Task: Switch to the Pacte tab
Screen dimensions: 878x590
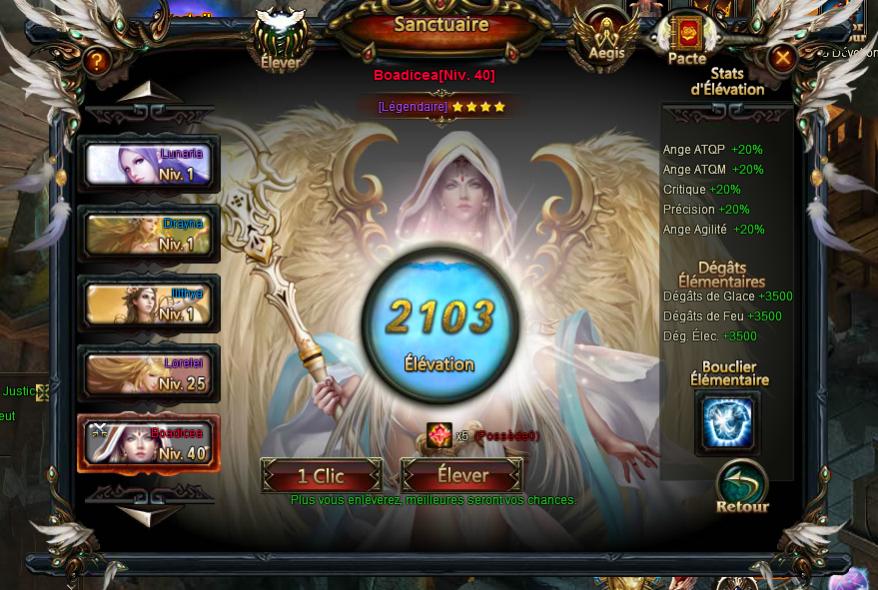Action: (x=687, y=39)
